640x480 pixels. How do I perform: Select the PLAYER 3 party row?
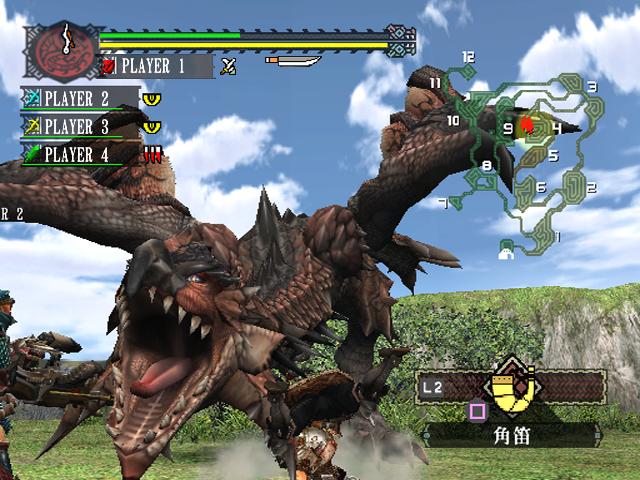(81, 127)
